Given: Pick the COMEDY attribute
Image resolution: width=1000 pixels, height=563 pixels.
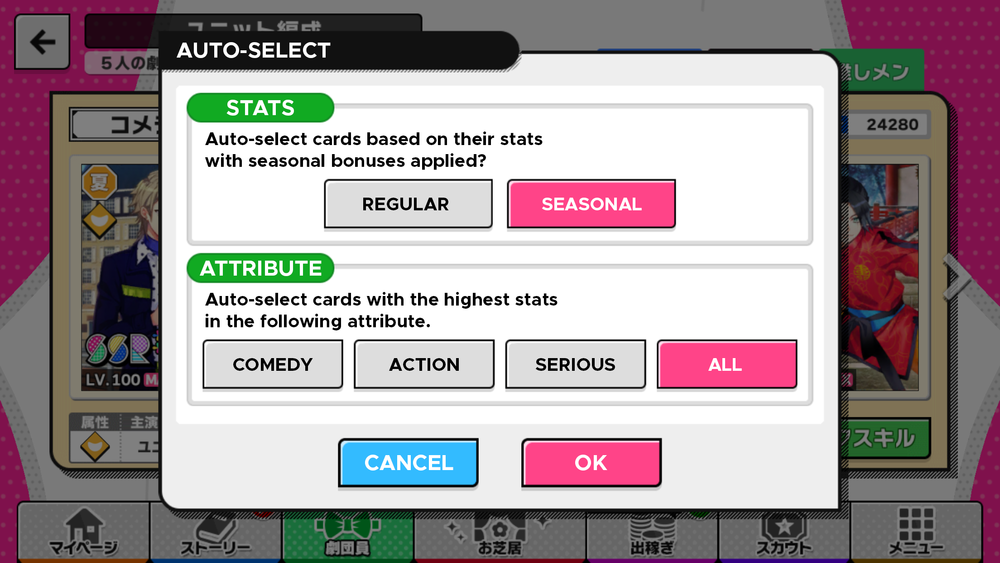Looking at the screenshot, I should point(272,364).
